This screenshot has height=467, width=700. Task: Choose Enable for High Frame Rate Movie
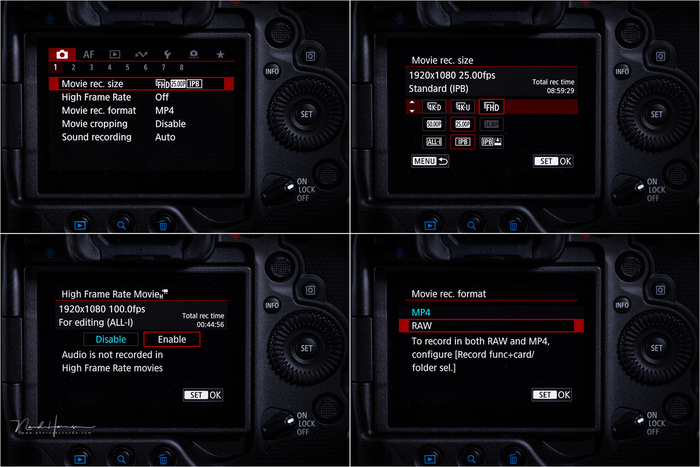[172, 340]
